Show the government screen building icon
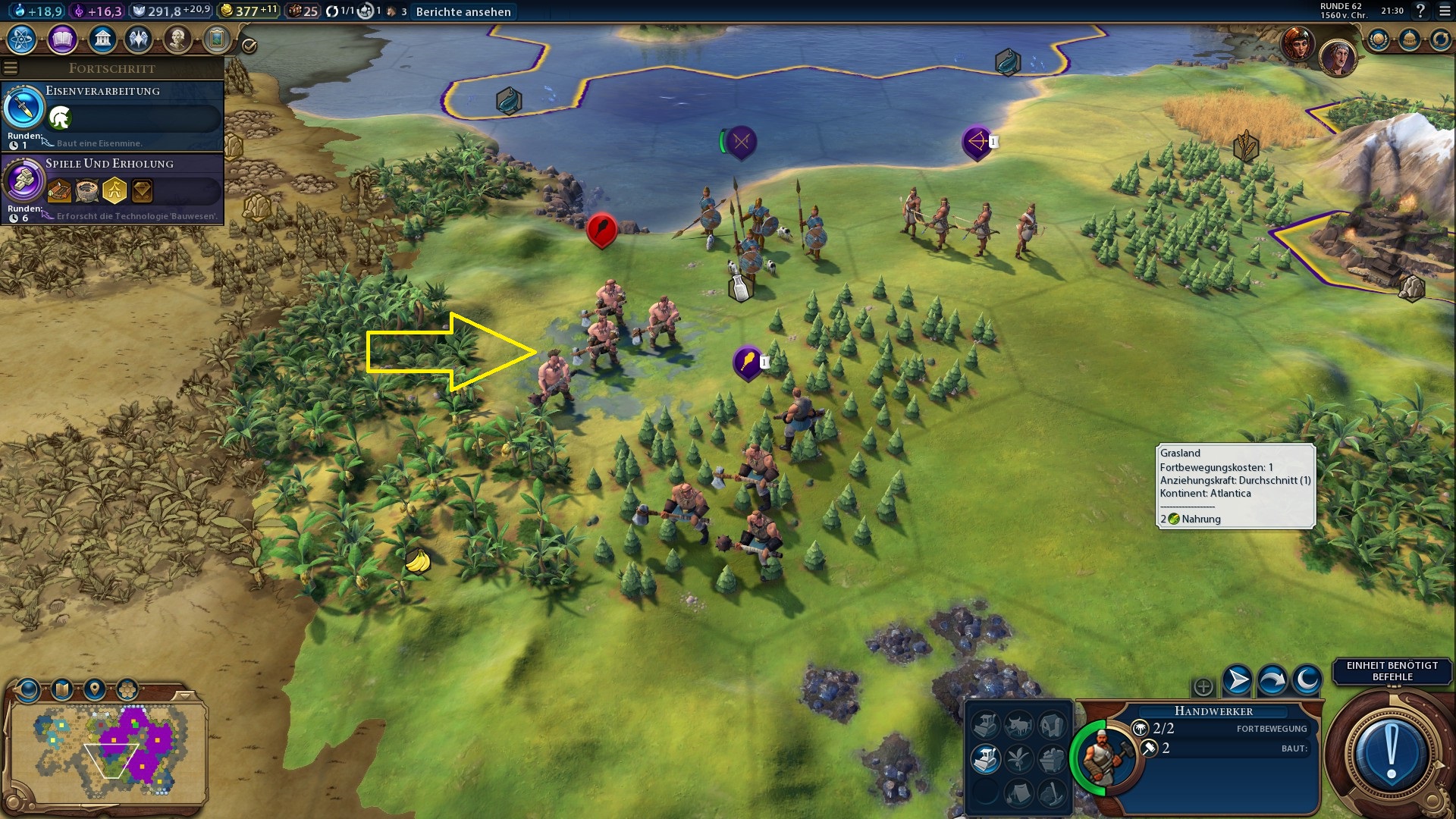Image resolution: width=1456 pixels, height=819 pixels. click(102, 39)
